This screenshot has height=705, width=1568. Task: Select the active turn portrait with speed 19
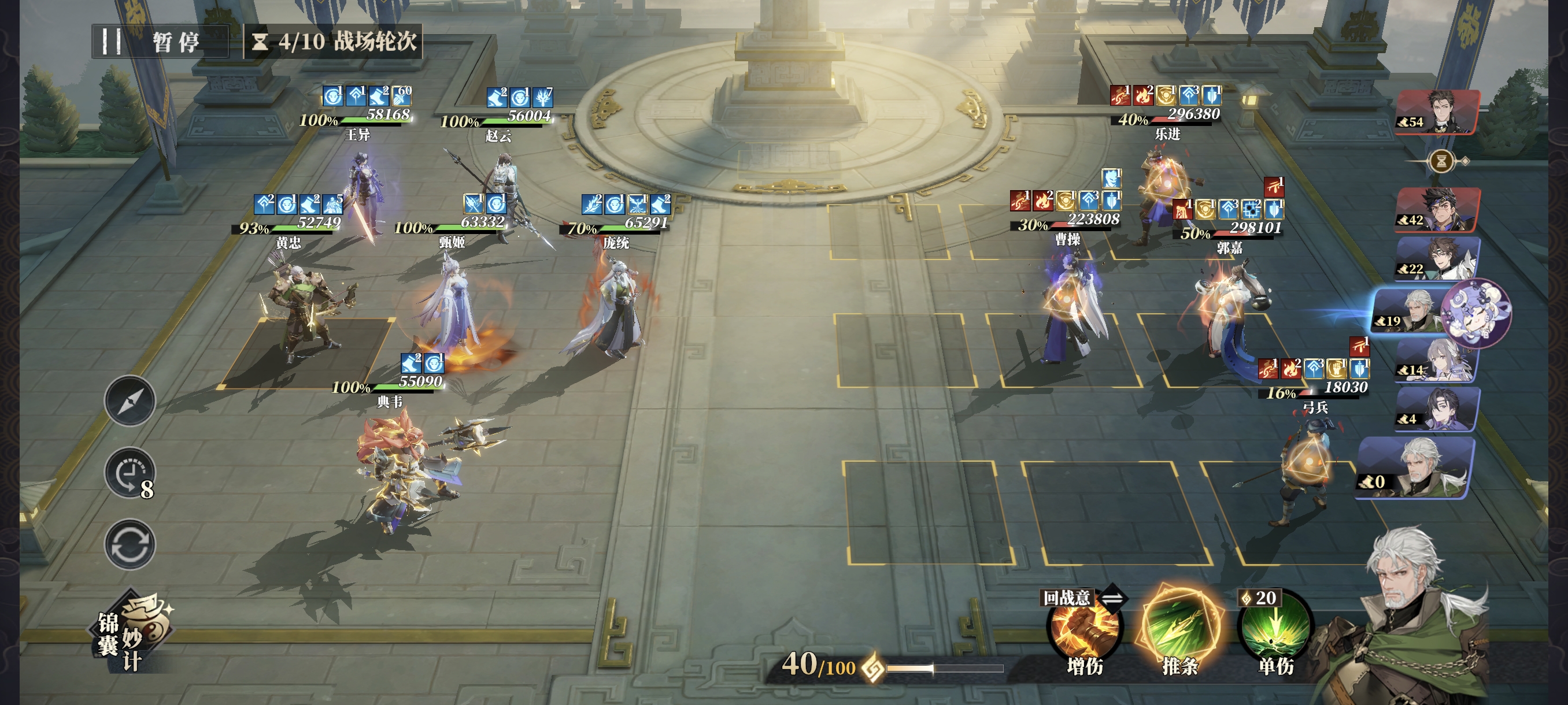coord(1418,311)
